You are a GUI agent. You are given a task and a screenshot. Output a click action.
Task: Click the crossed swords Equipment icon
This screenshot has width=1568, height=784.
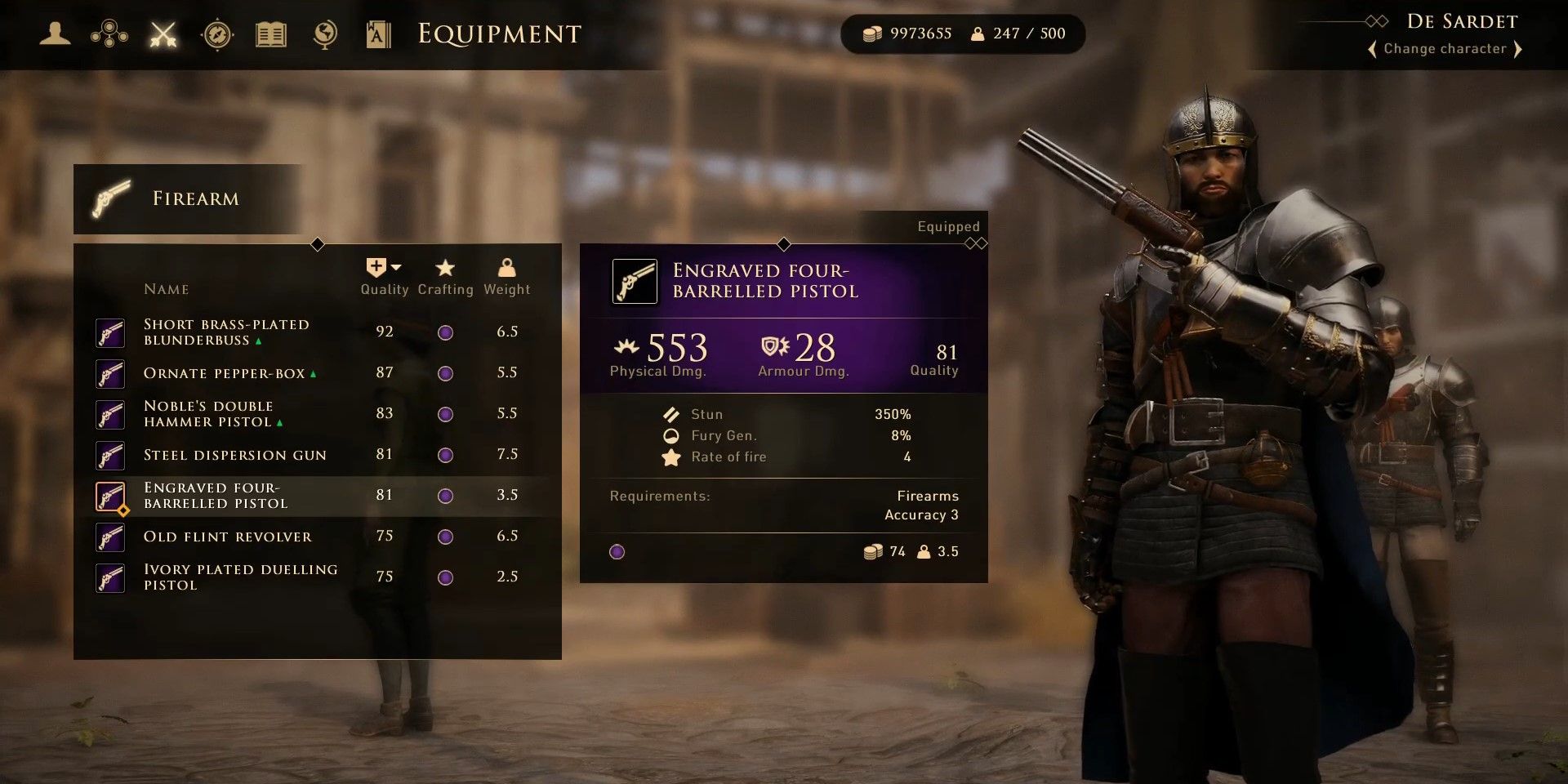(163, 34)
